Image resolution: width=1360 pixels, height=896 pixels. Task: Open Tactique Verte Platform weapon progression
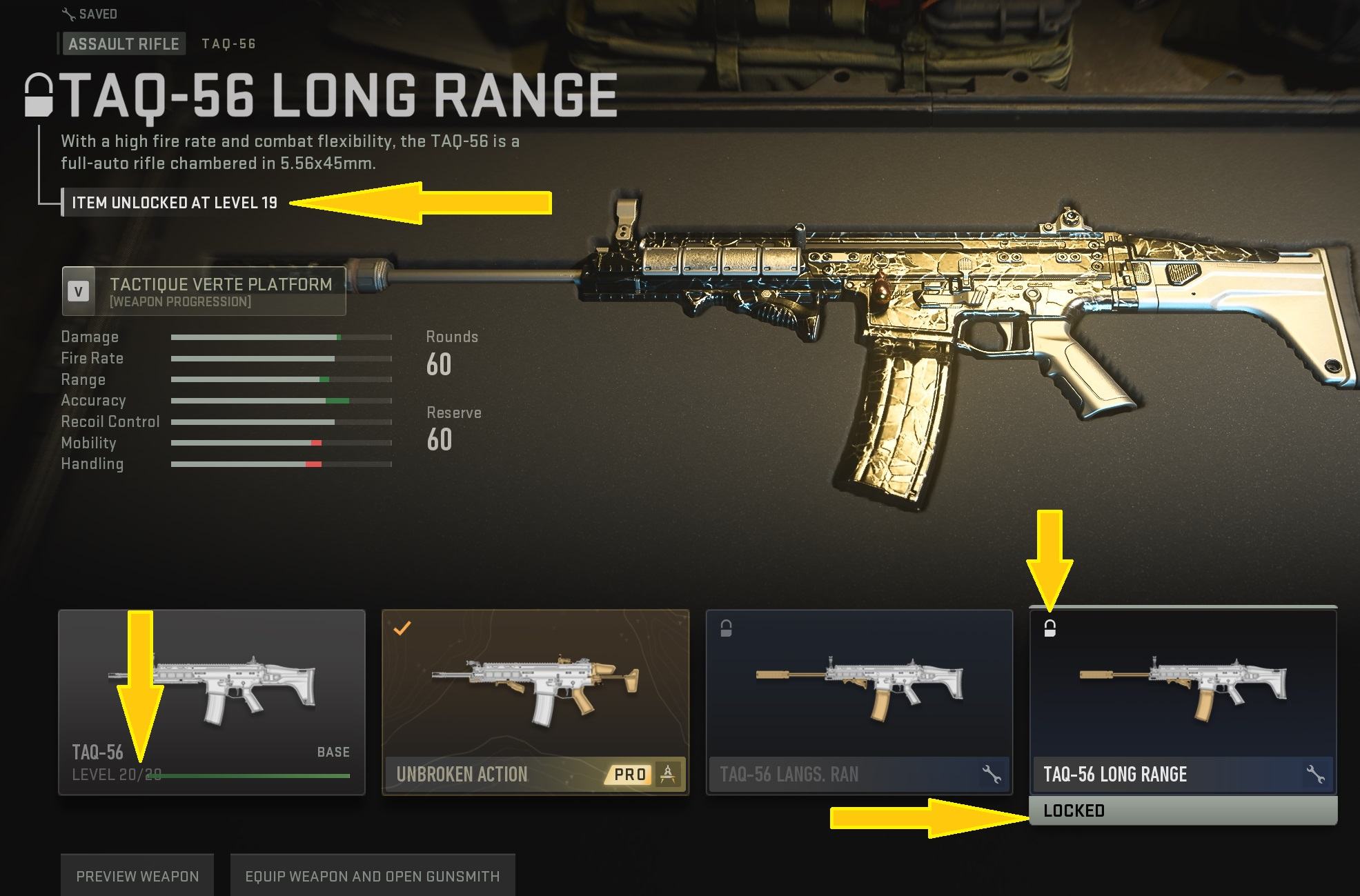point(204,291)
